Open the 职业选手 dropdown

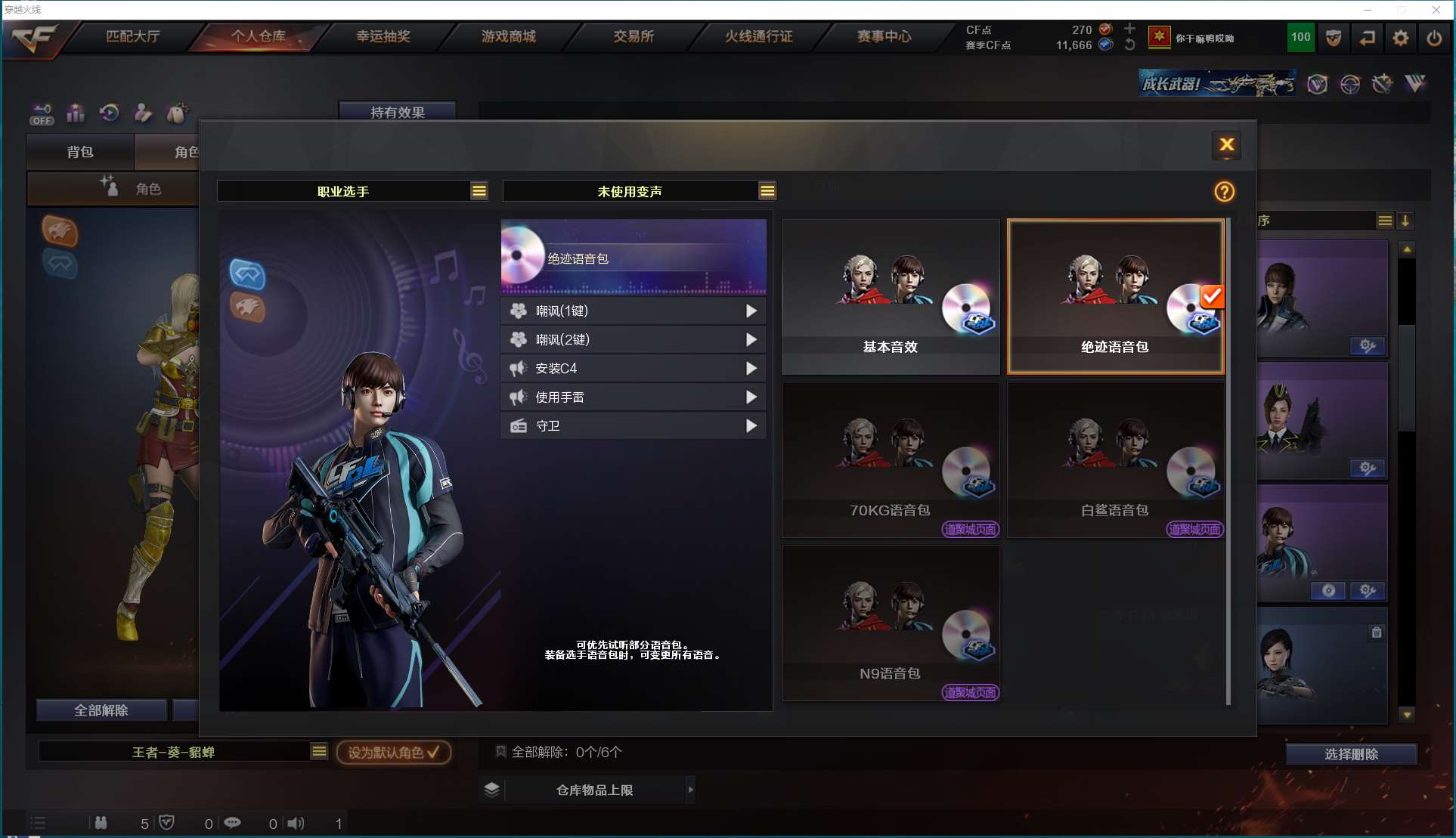click(479, 191)
